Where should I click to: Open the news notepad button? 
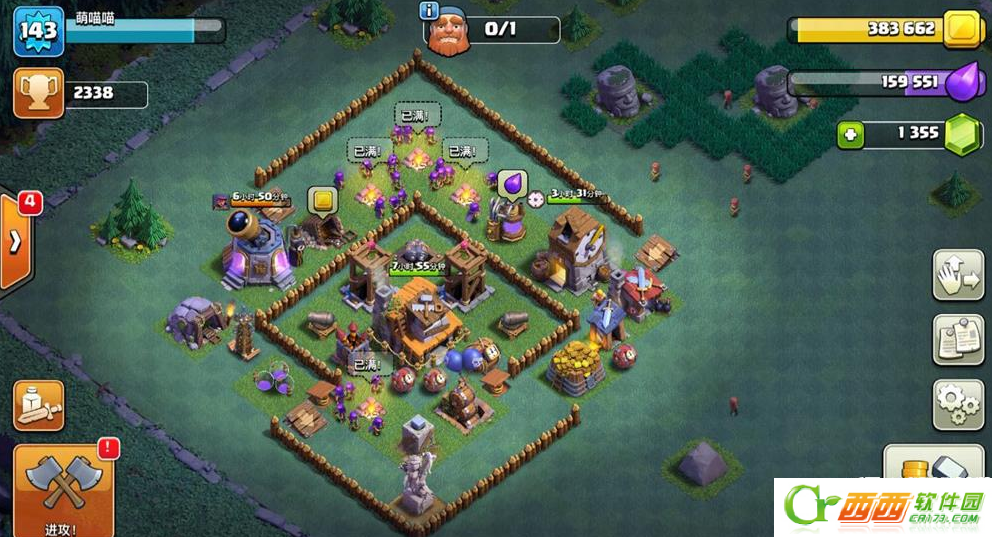click(x=958, y=340)
